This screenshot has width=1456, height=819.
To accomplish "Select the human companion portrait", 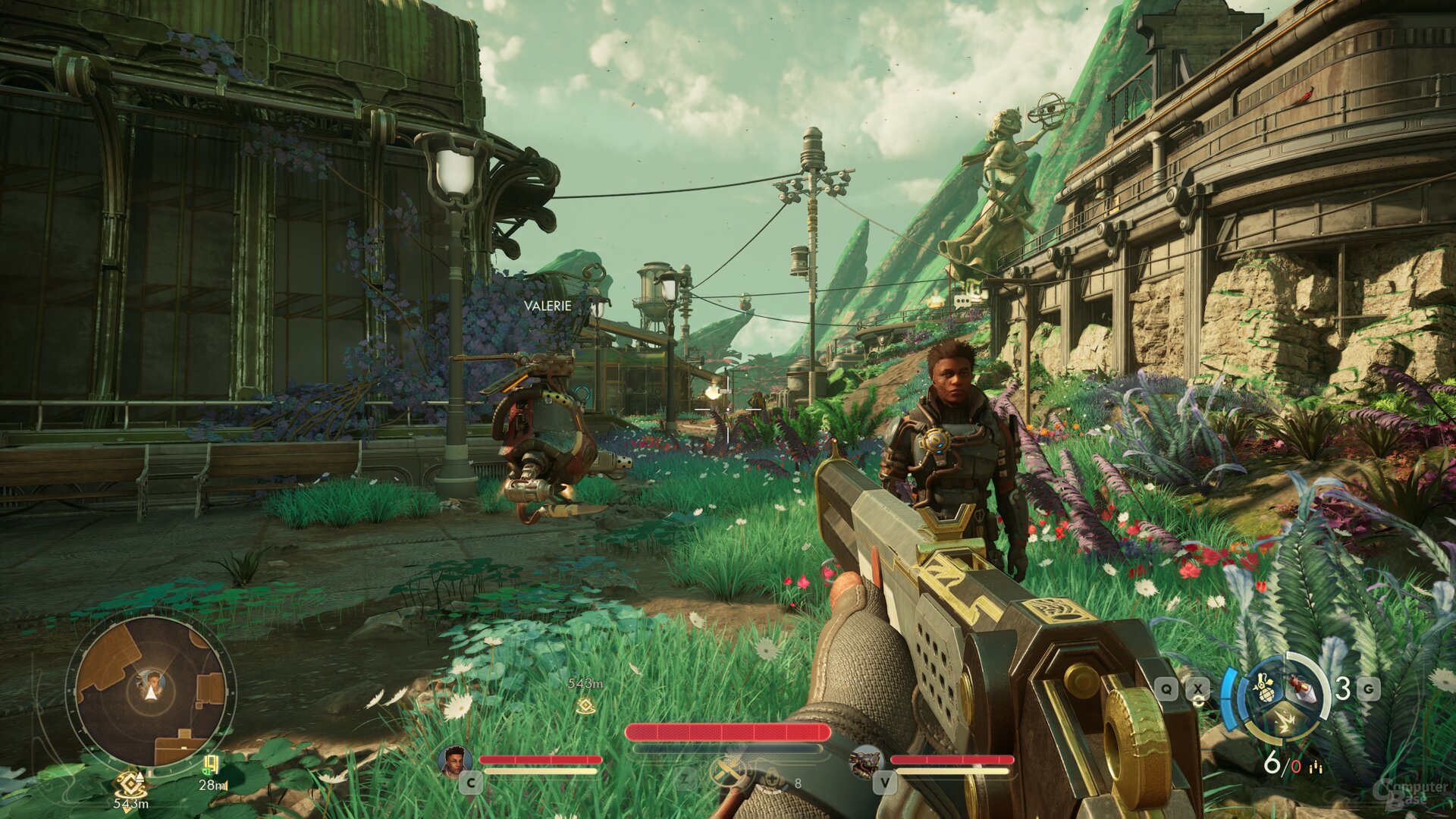I will [x=455, y=761].
